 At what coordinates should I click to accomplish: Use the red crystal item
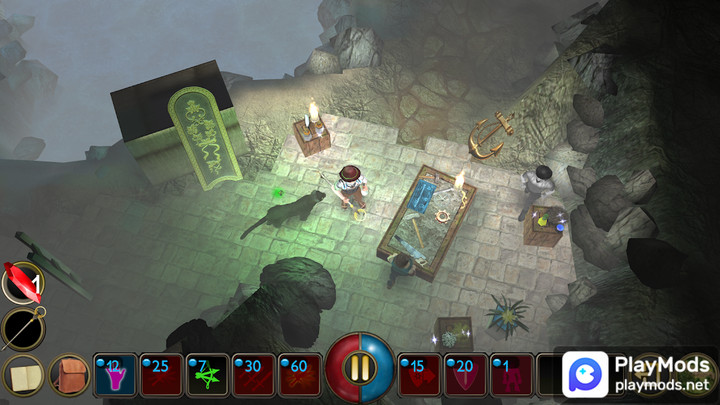point(20,282)
